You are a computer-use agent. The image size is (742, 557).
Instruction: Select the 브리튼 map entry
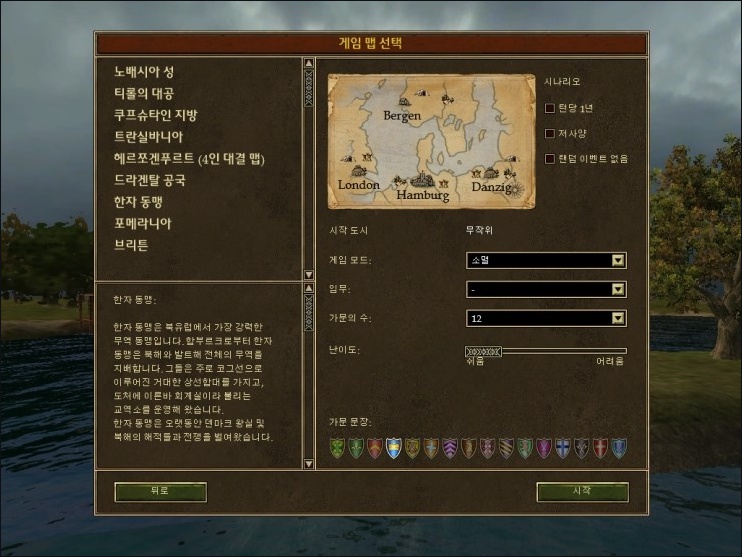point(131,245)
